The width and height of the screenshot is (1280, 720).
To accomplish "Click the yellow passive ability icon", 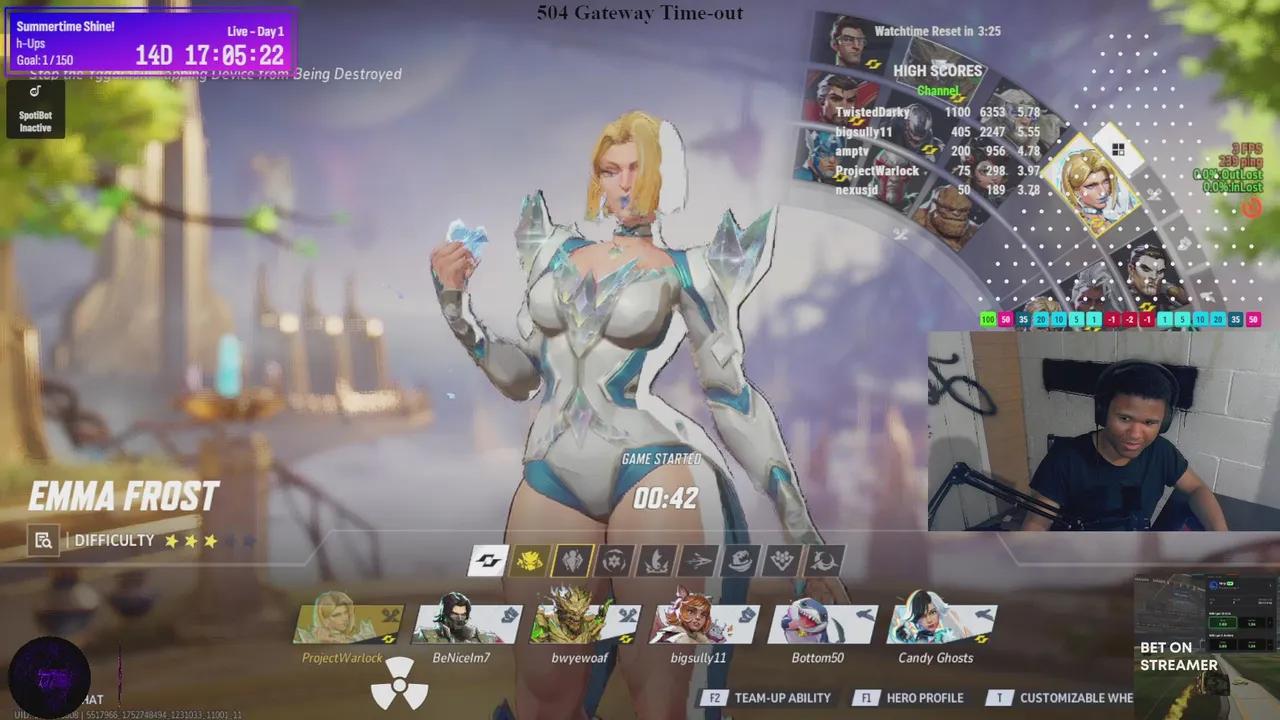I will 530,560.
